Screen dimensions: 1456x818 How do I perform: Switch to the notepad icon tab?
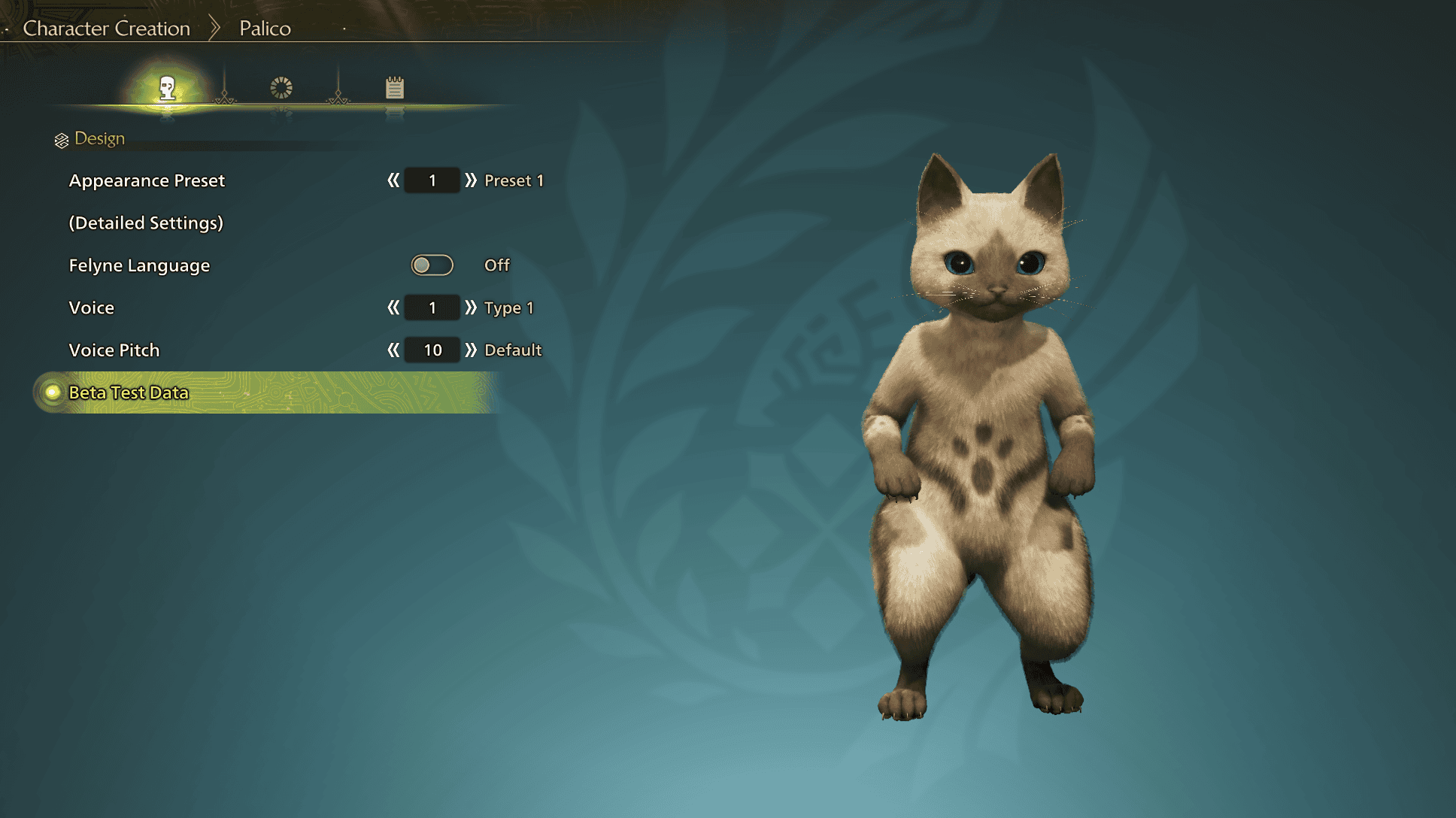pos(395,89)
